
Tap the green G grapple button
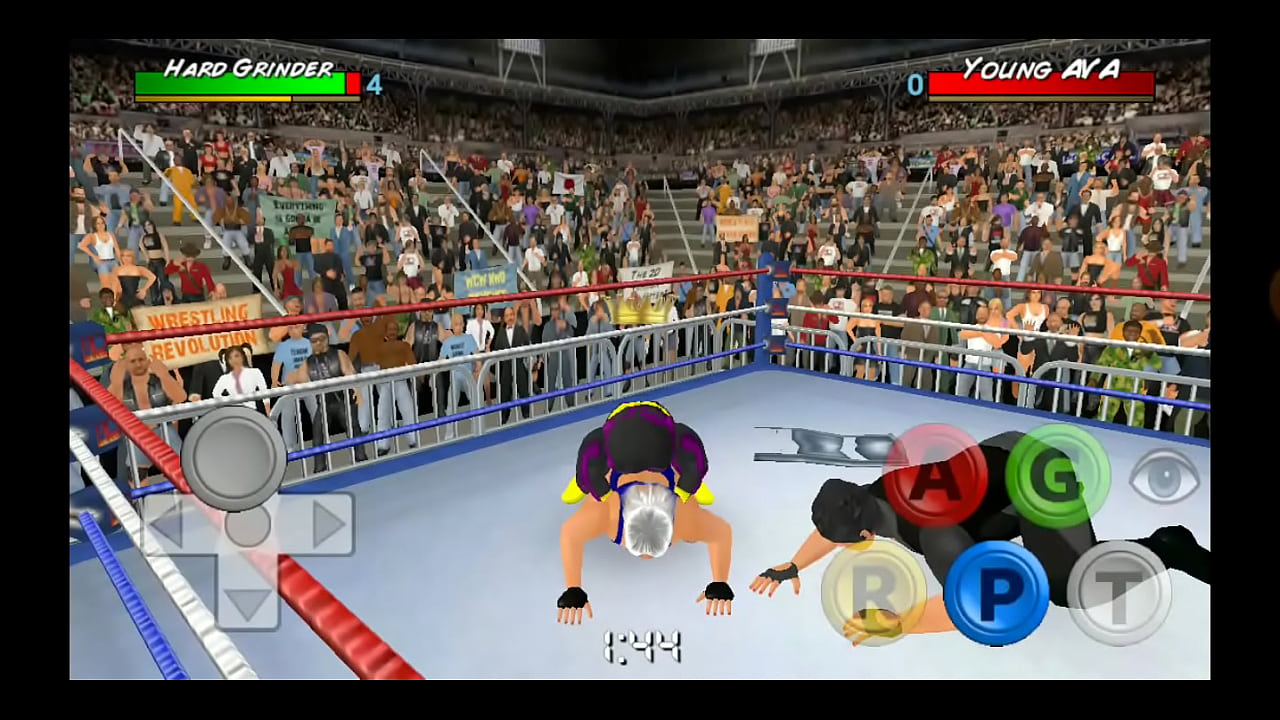(1057, 475)
